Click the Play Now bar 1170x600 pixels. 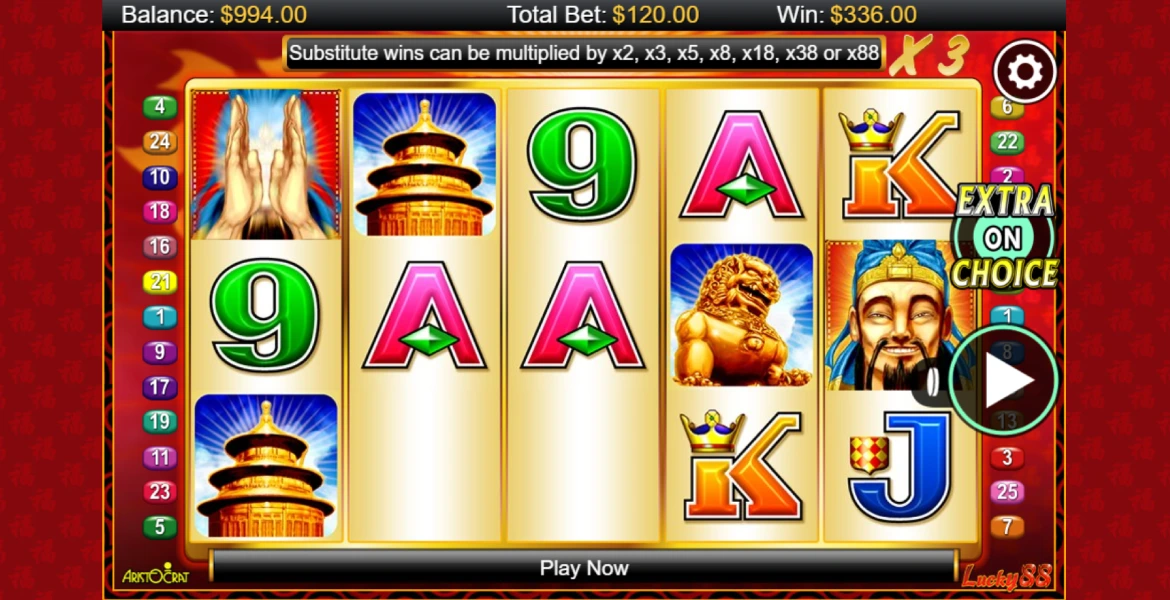coord(584,568)
